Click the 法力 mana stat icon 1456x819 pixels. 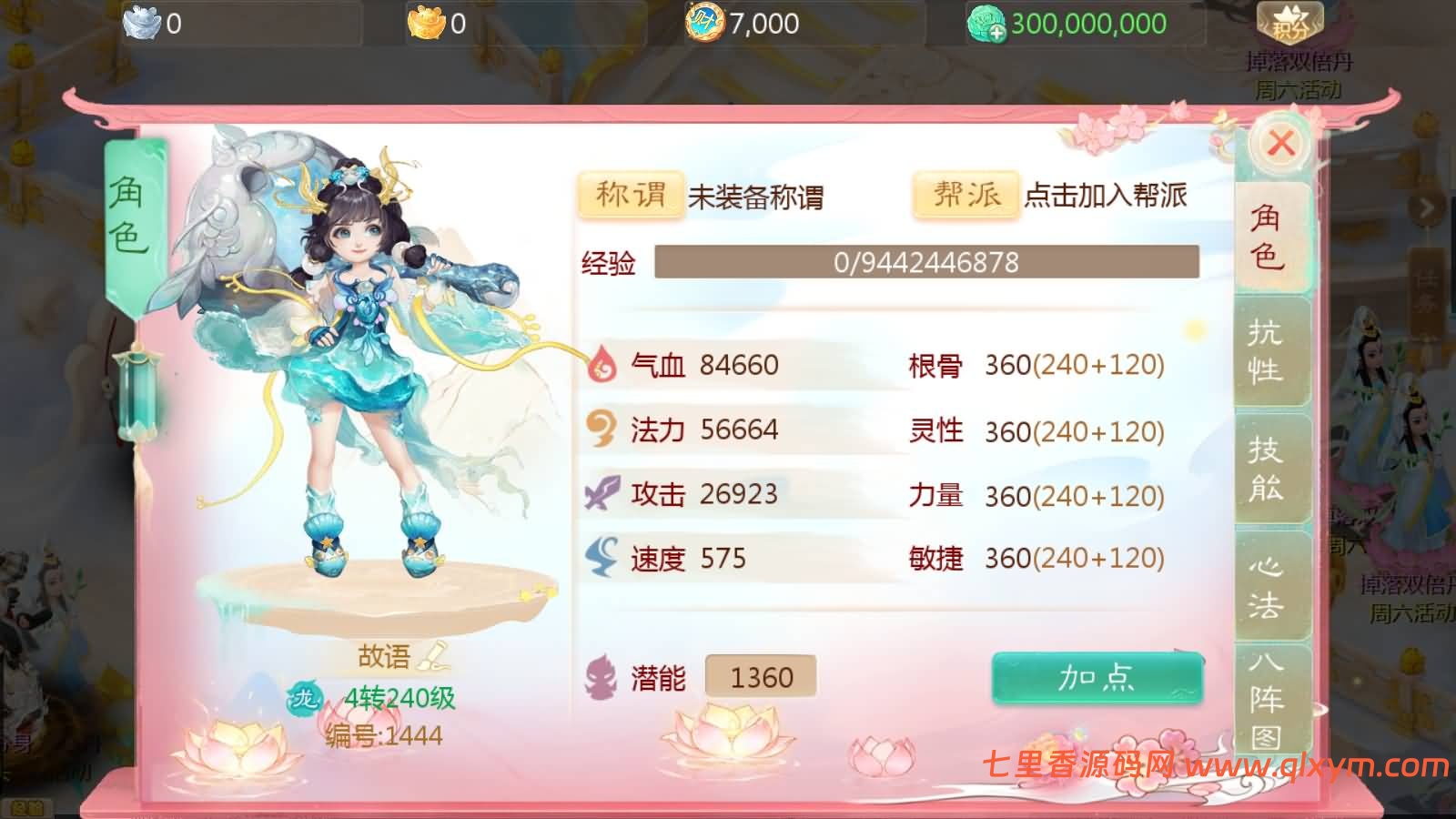[x=600, y=430]
